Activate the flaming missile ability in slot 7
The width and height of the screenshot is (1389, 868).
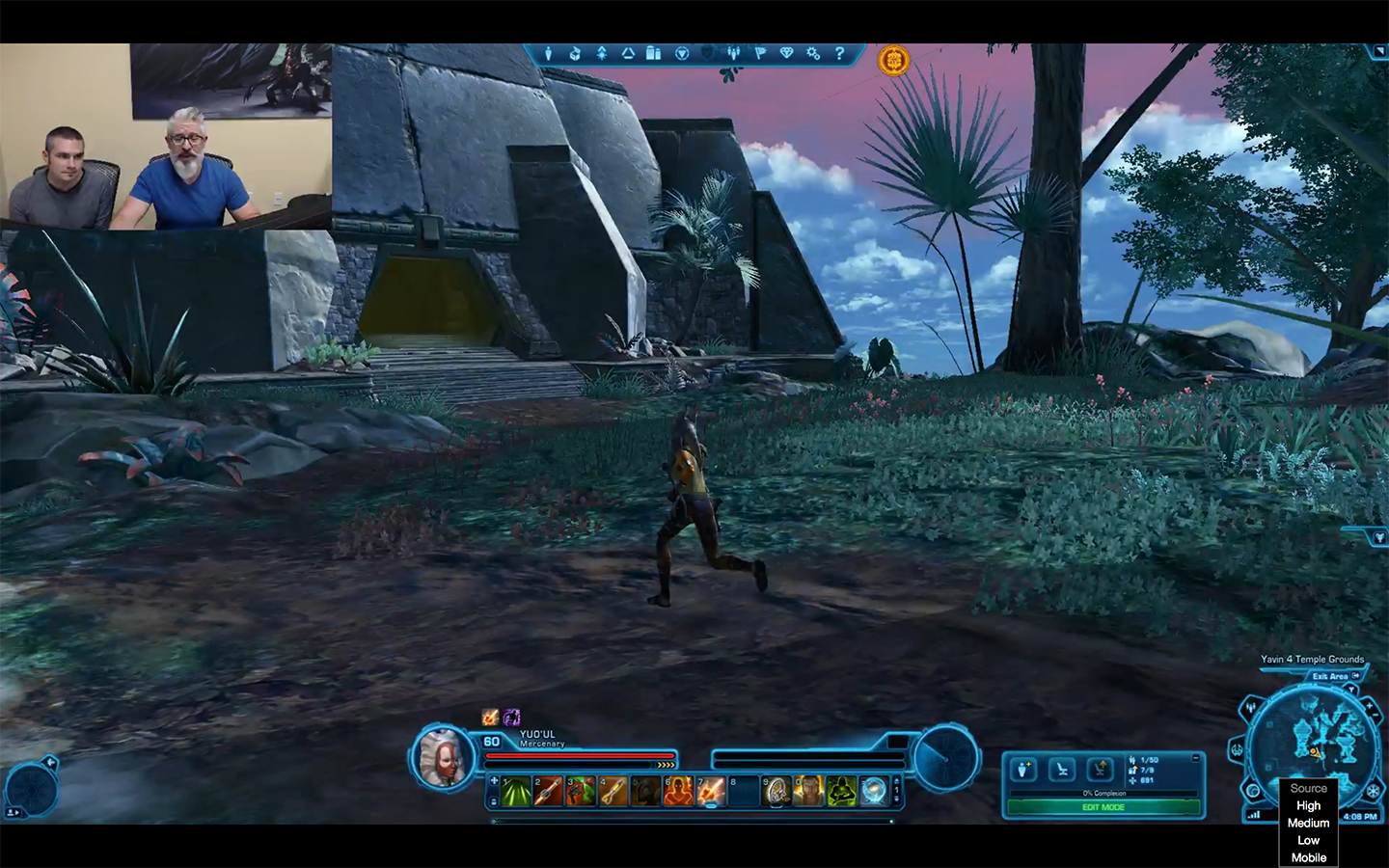tap(711, 791)
